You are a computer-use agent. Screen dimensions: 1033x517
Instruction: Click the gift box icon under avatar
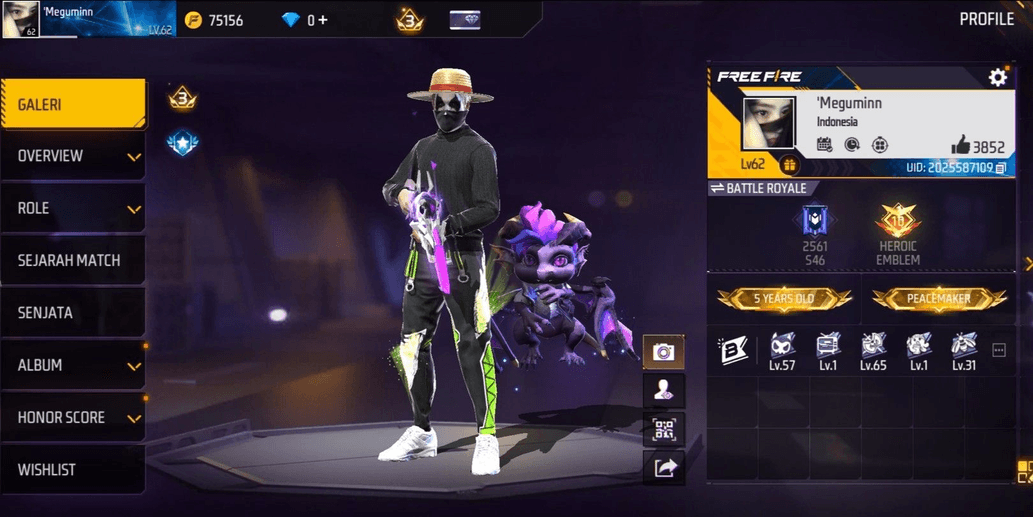point(789,165)
